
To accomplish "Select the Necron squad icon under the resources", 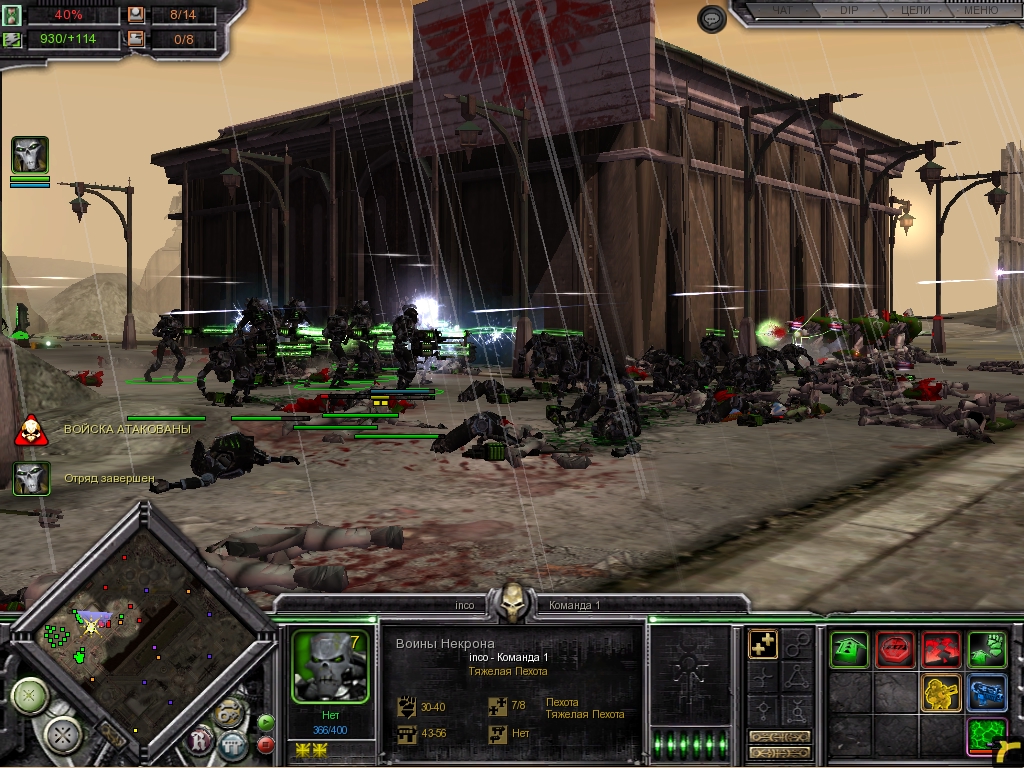I will (30, 156).
